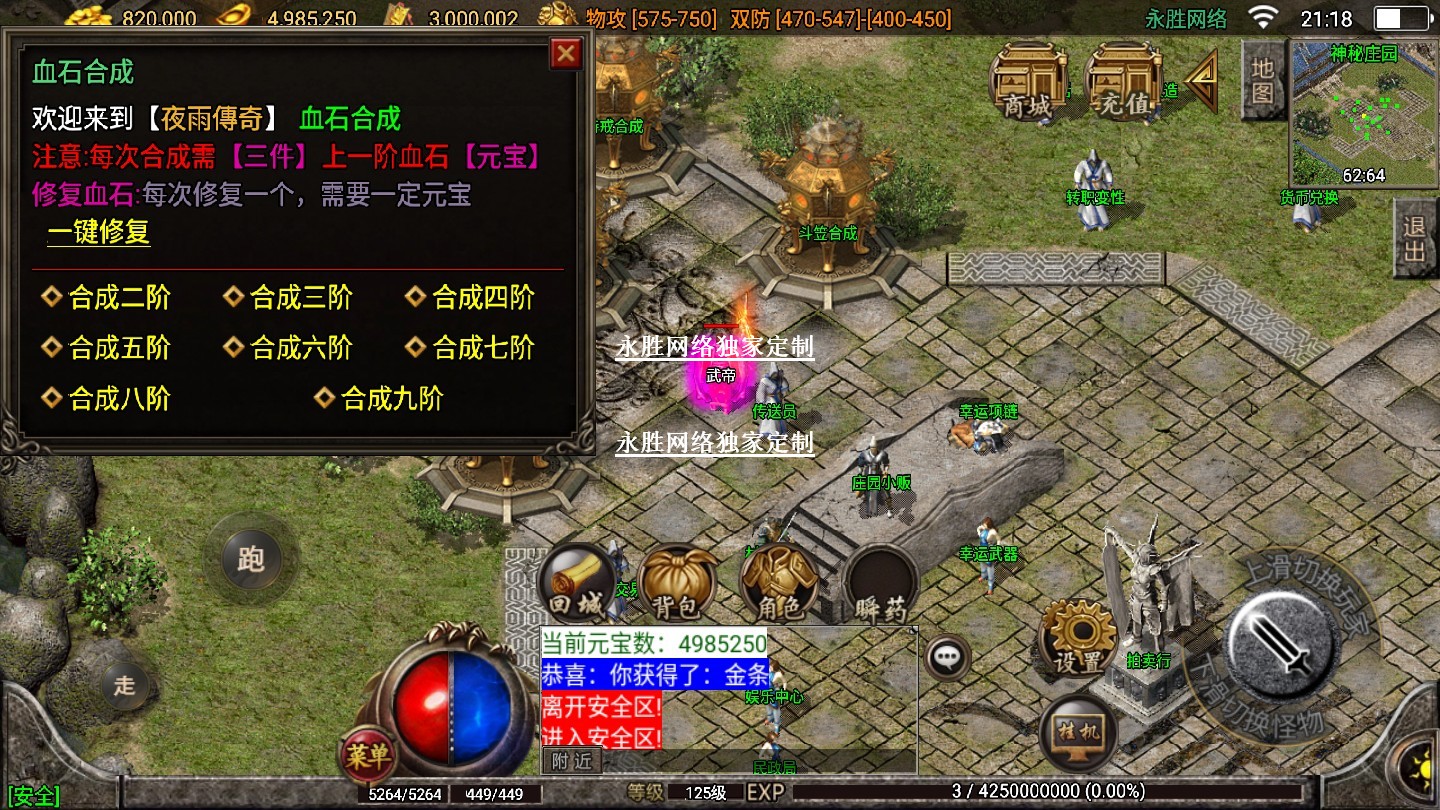This screenshot has width=1440, height=810.
Task: Choose the 合成九阶 option
Action: click(390, 399)
